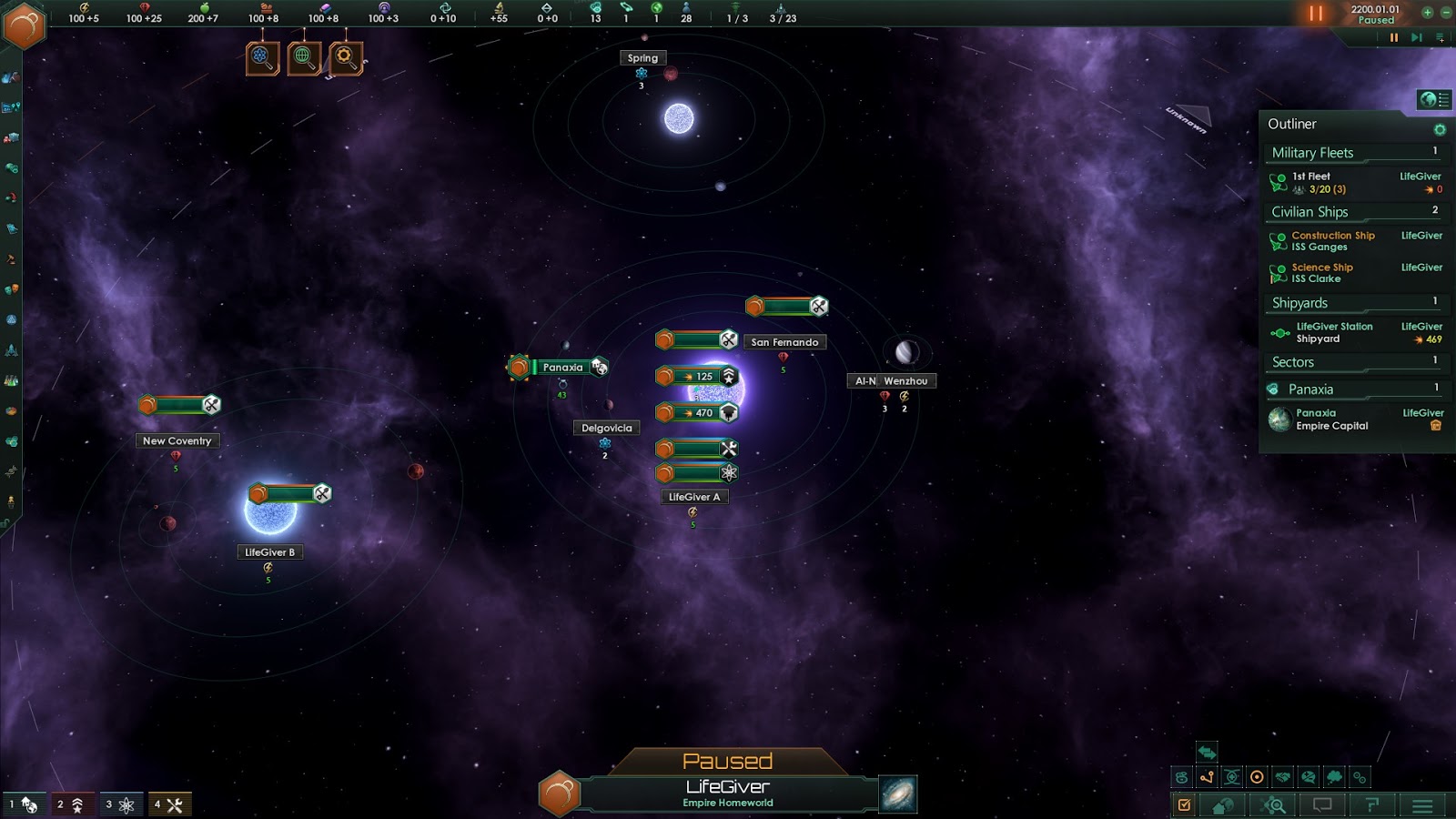Select the ISS Clarke science ship in the Outliner
Image resolution: width=1456 pixels, height=819 pixels.
(1319, 273)
